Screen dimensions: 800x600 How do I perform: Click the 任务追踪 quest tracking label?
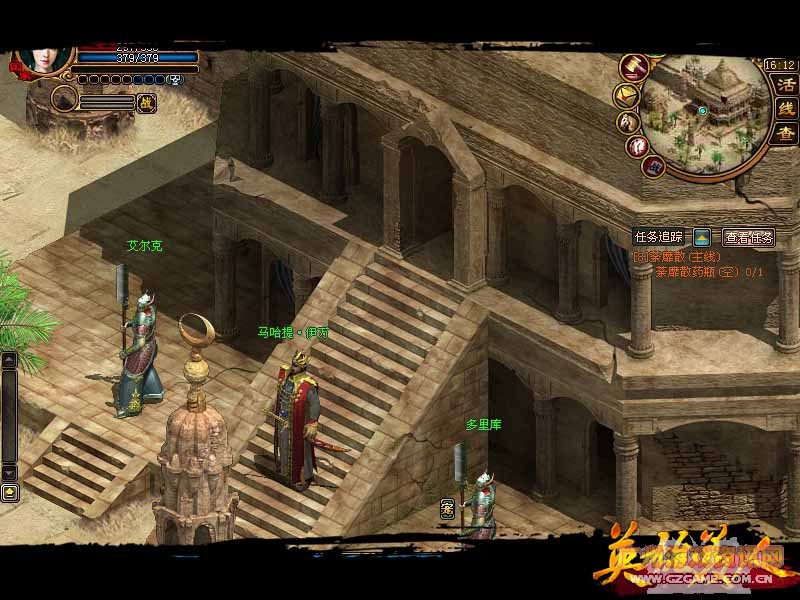pyautogui.click(x=658, y=238)
